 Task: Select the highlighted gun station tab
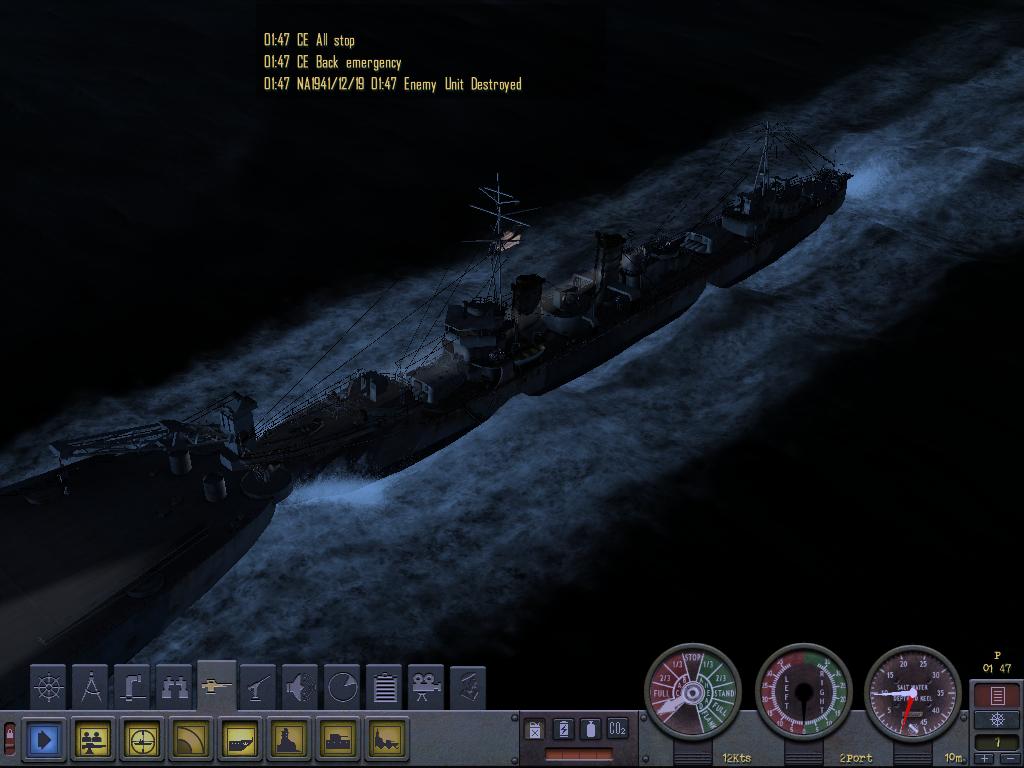(216, 686)
